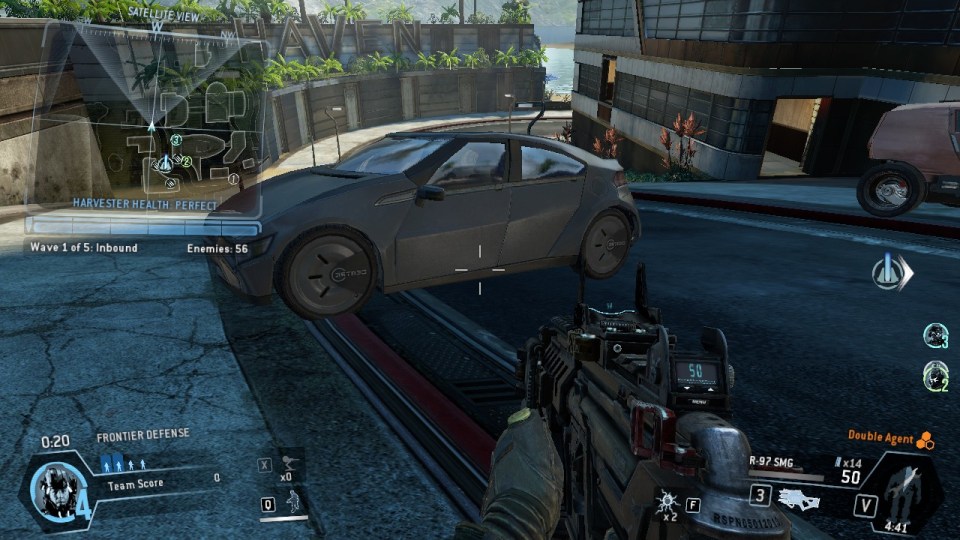Viewport: 960px width, 540px height.
Task: Select the harvester marker on the minimap
Action: coord(166,162)
